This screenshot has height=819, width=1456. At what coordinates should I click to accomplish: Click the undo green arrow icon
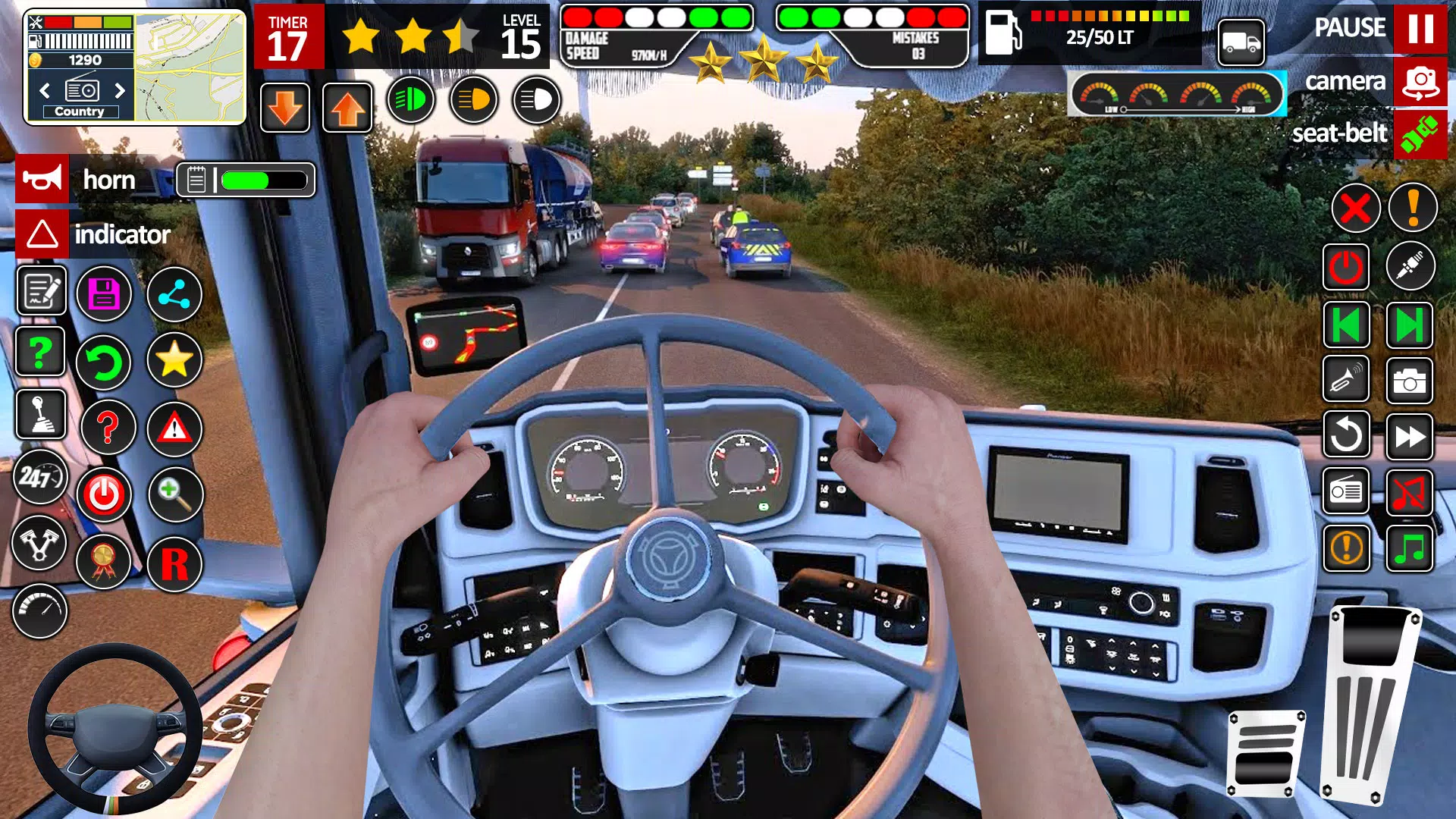point(105,362)
